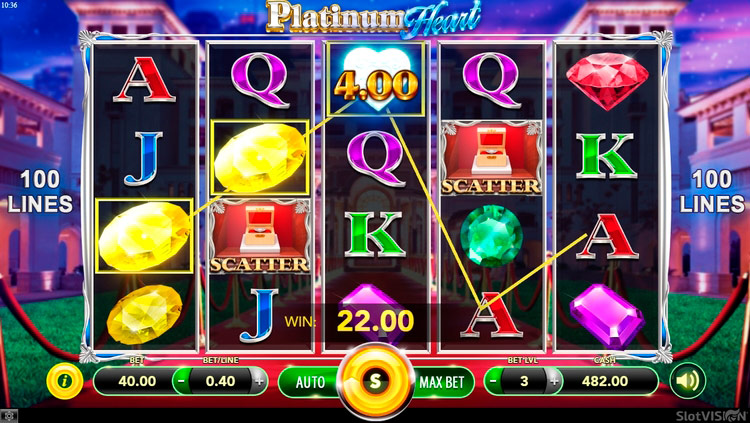The width and height of the screenshot is (750, 423).
Task: Click the Max Bet button
Action: [440, 381]
